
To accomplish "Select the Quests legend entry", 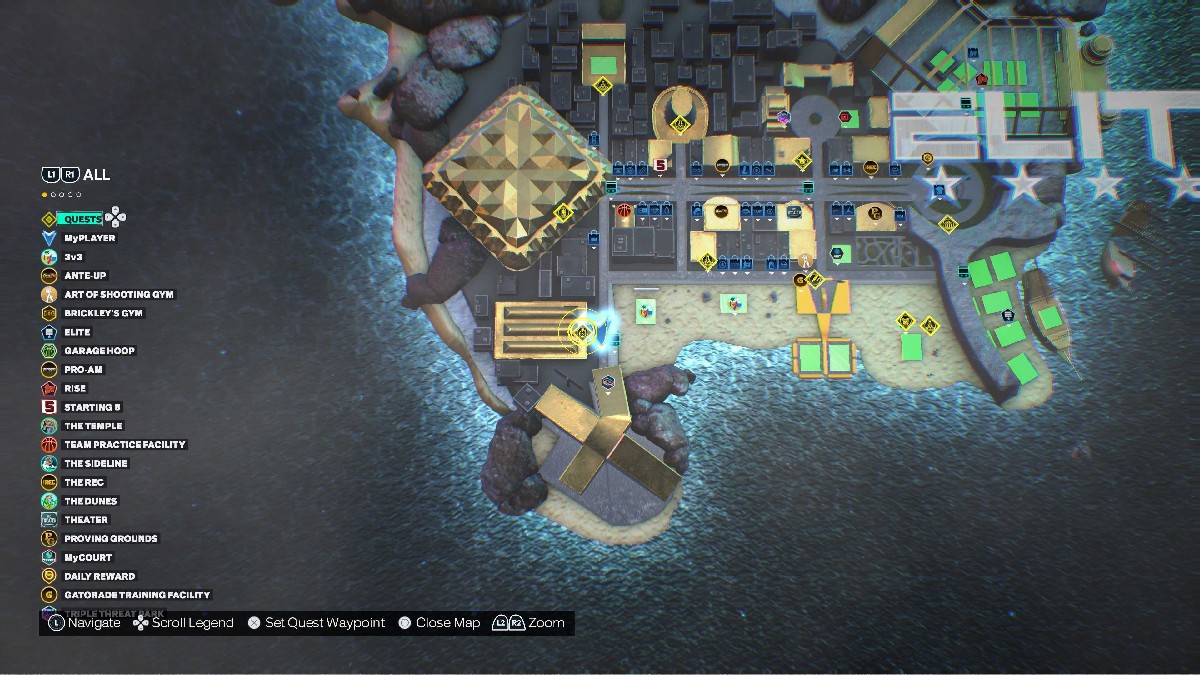I will coord(80,219).
